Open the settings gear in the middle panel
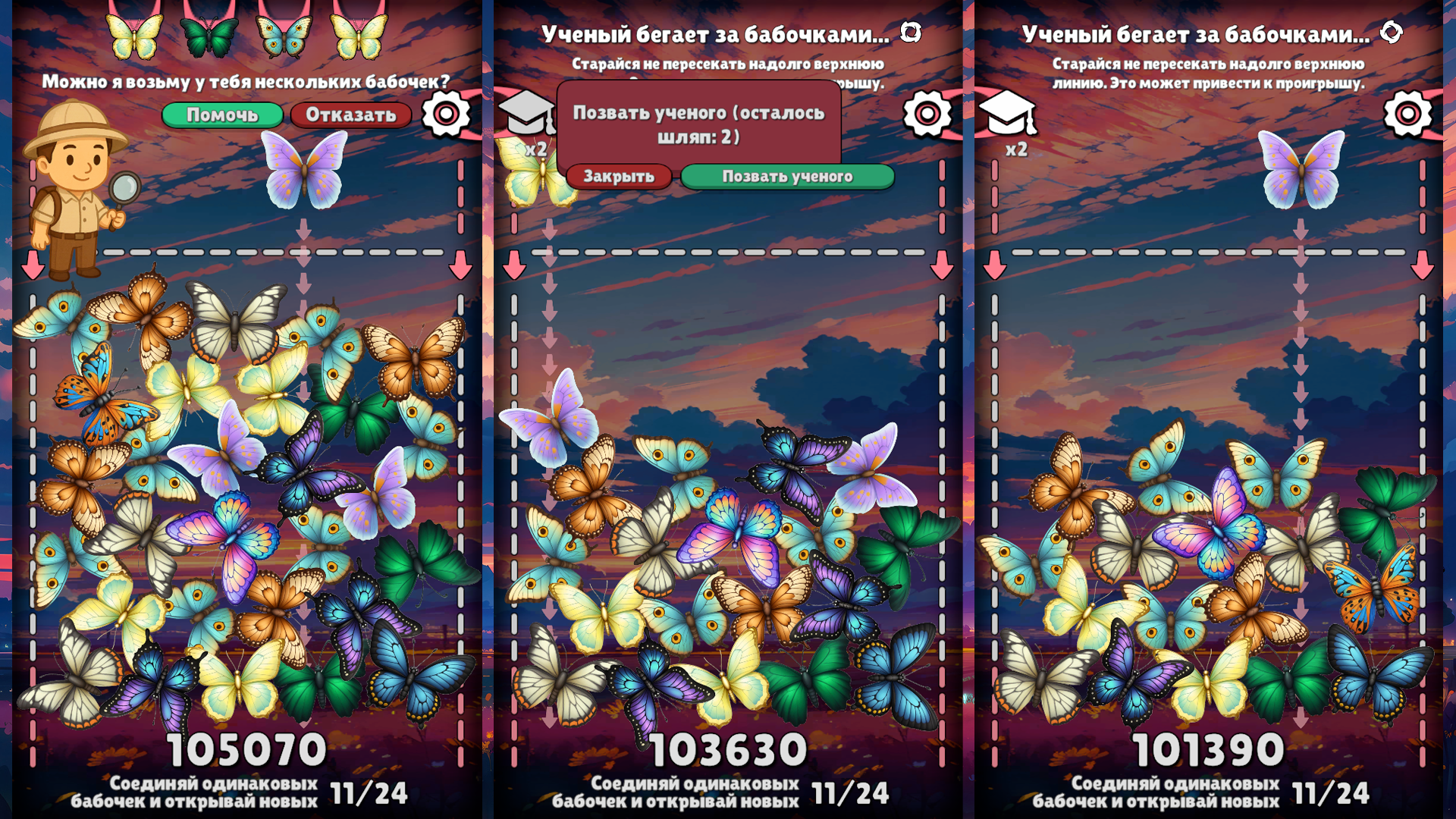1456x819 pixels. (928, 114)
